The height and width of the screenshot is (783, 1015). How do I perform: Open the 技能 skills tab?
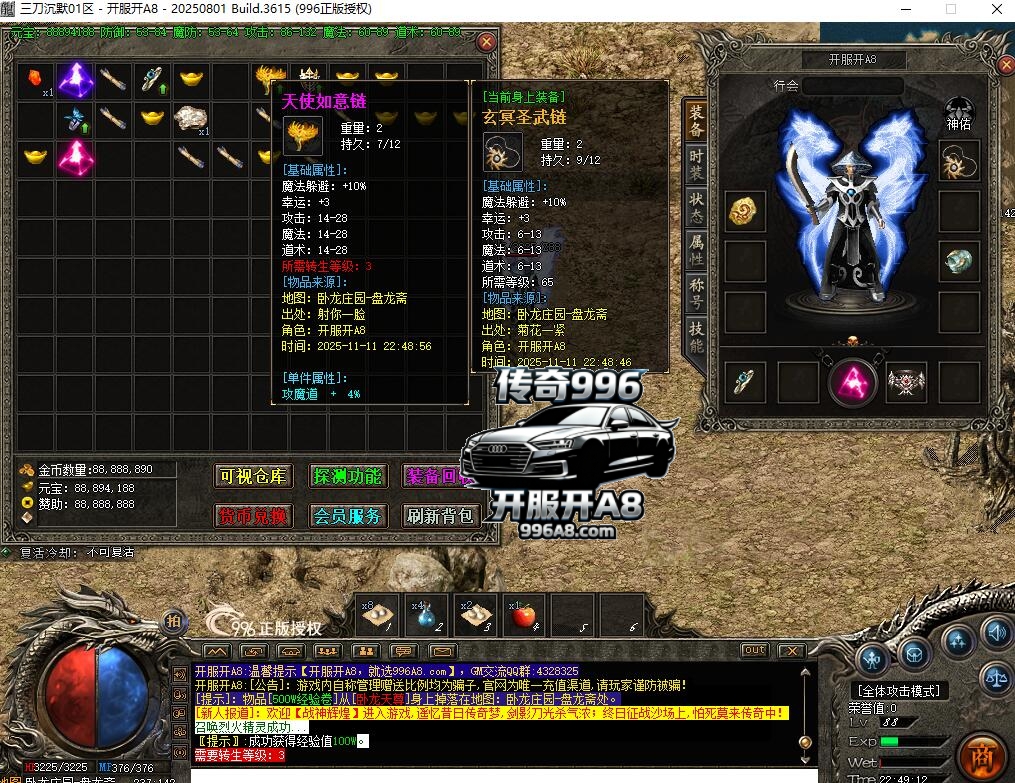coord(695,337)
